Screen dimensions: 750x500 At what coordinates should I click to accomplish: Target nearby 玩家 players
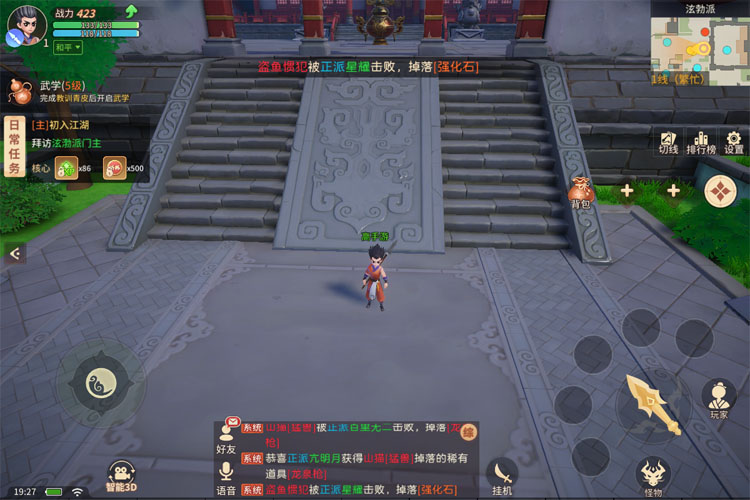point(718,398)
